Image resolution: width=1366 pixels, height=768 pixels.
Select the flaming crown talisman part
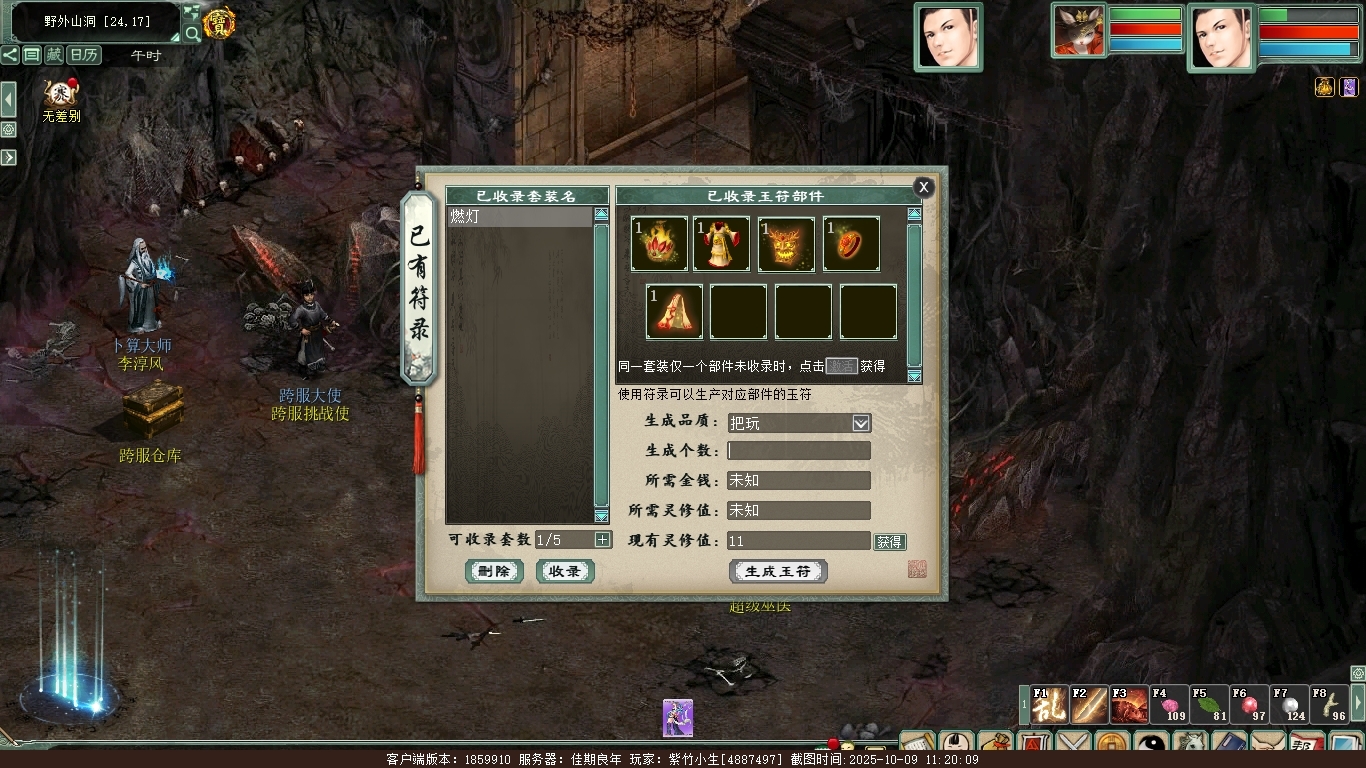[x=659, y=244]
